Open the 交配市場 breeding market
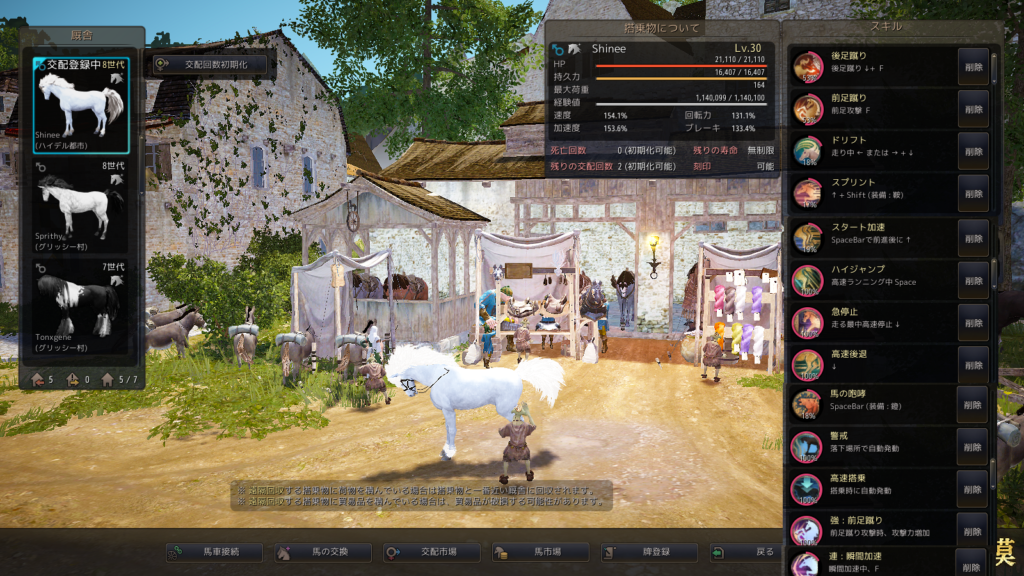 [x=431, y=552]
